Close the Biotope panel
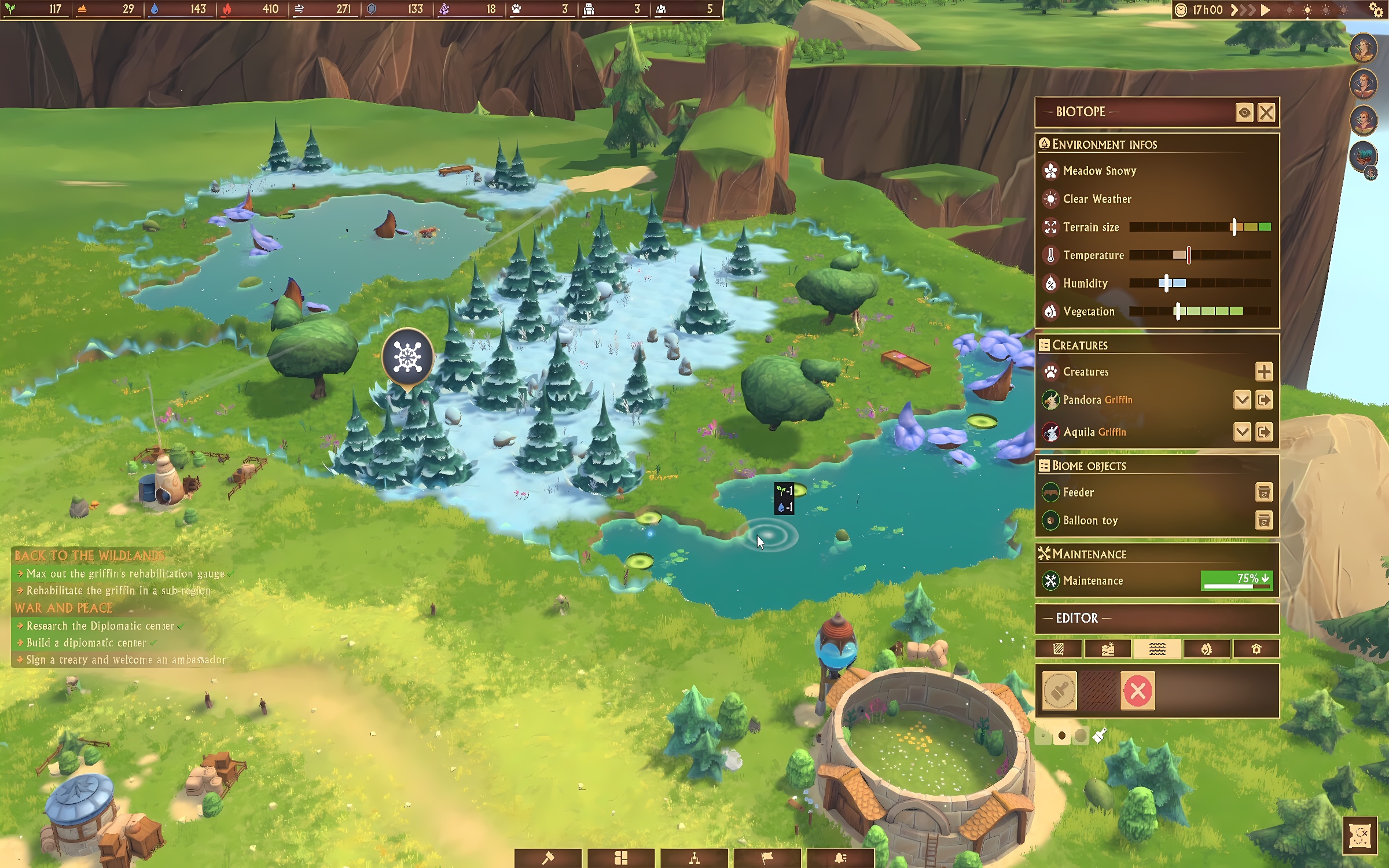This screenshot has height=868, width=1389. pos(1266,112)
